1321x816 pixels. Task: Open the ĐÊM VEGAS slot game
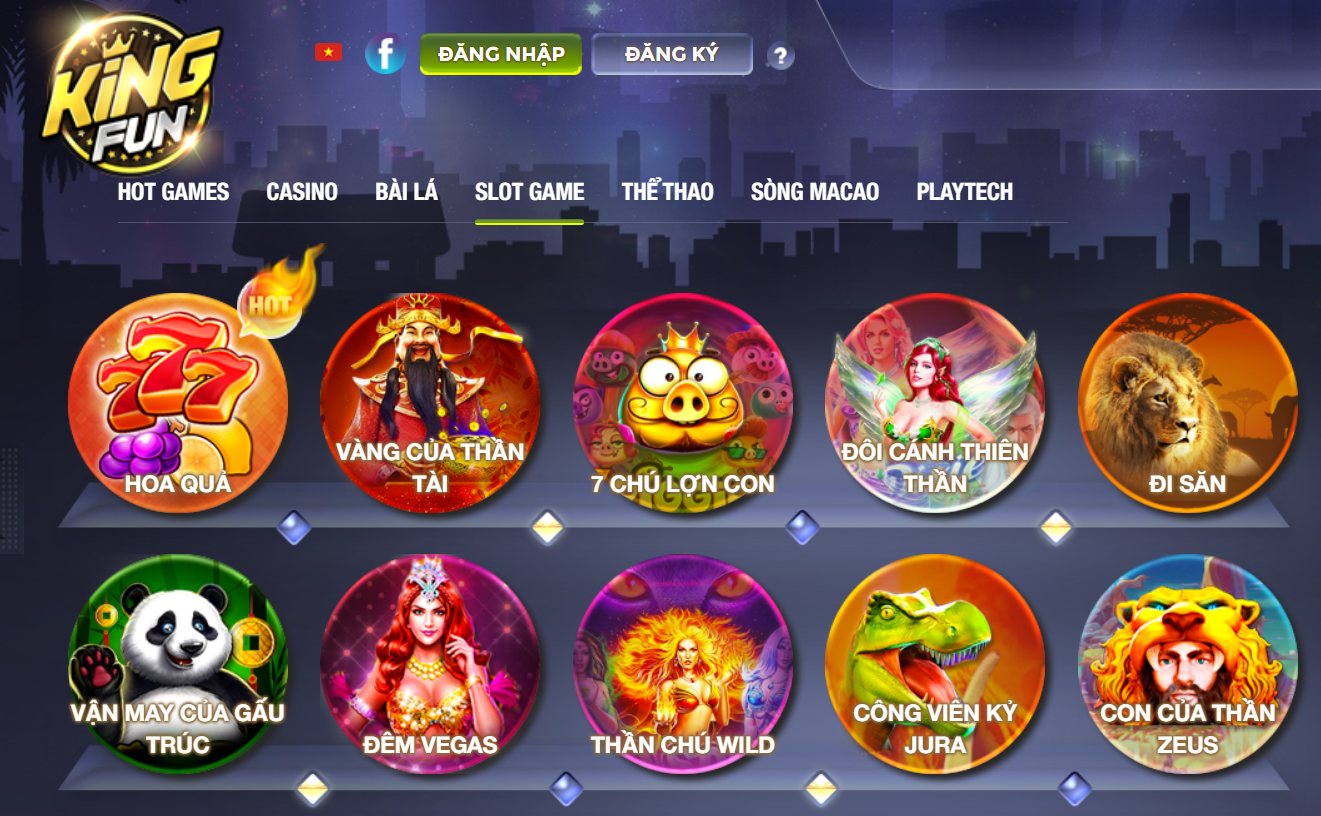pyautogui.click(x=430, y=665)
